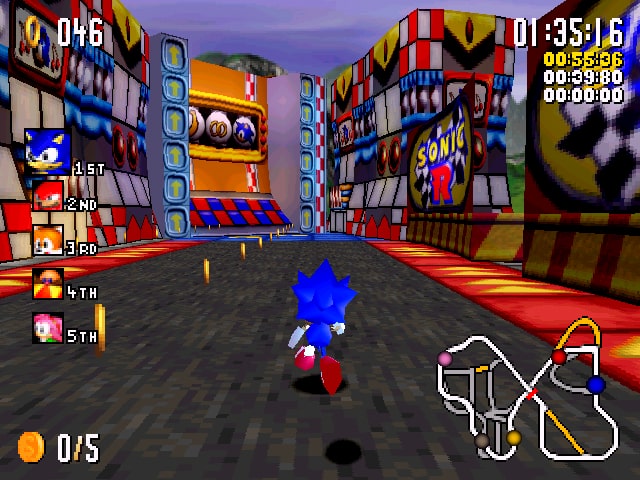Click Knuckles' 2nd place portrait
640x480 pixels.
[x=47, y=196]
